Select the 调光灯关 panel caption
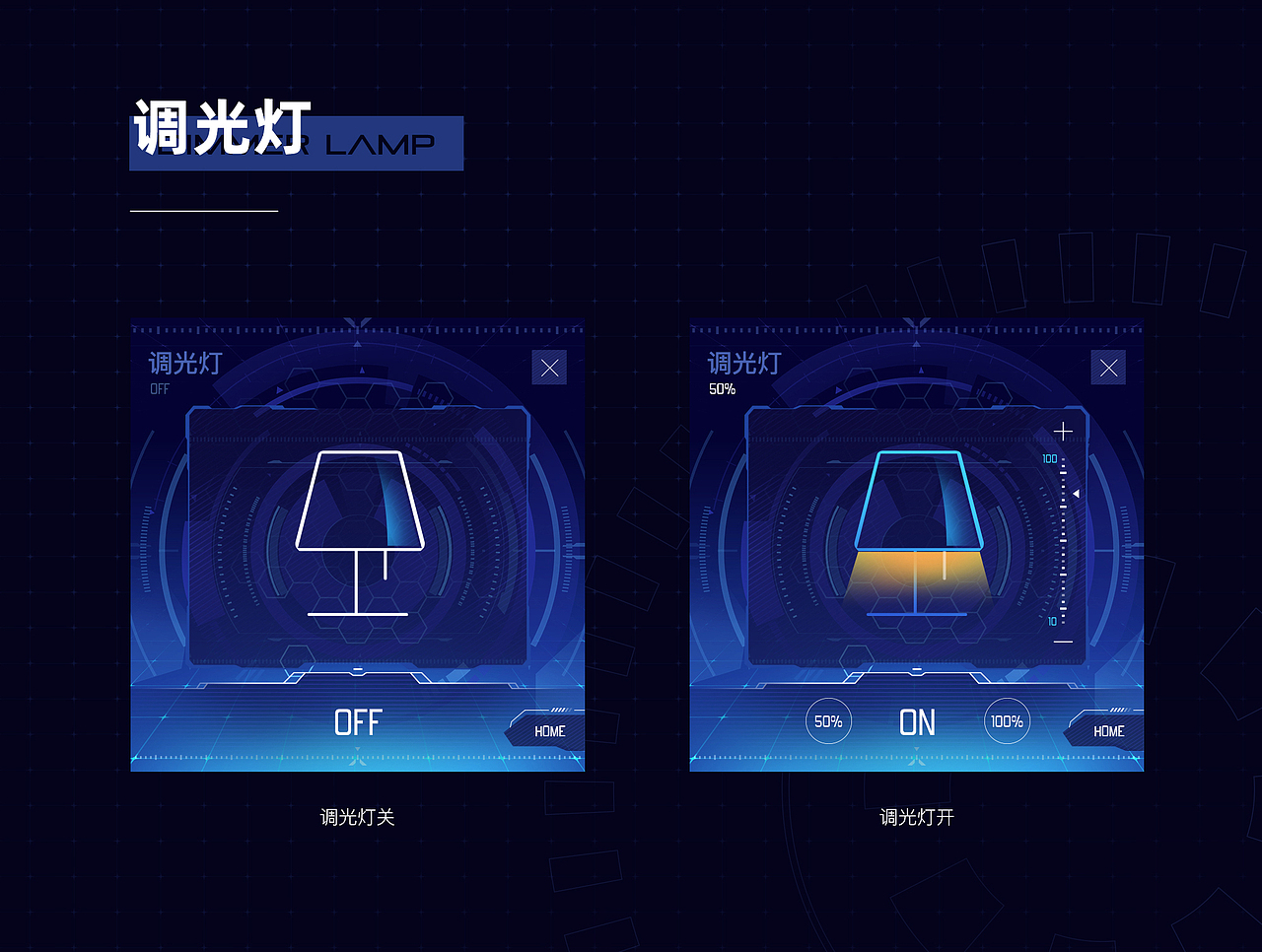The width and height of the screenshot is (1262, 952). (356, 817)
